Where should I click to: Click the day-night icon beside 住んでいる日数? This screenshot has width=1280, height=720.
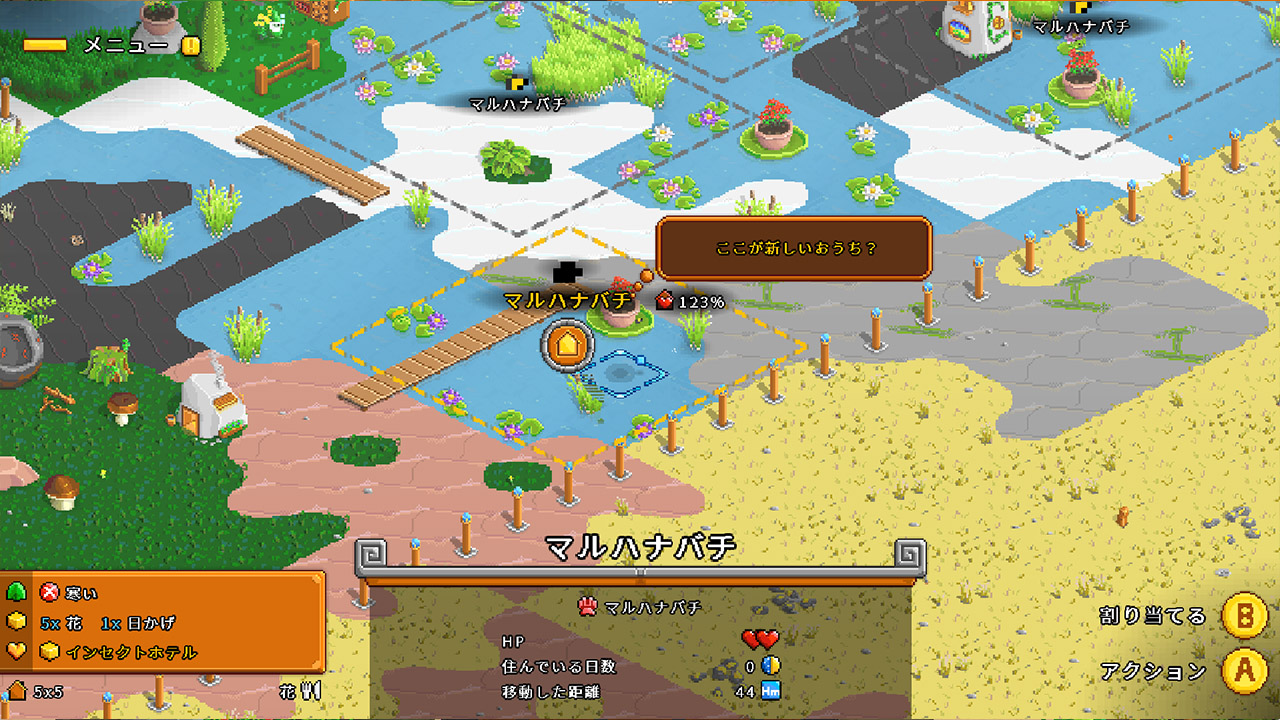point(770,666)
